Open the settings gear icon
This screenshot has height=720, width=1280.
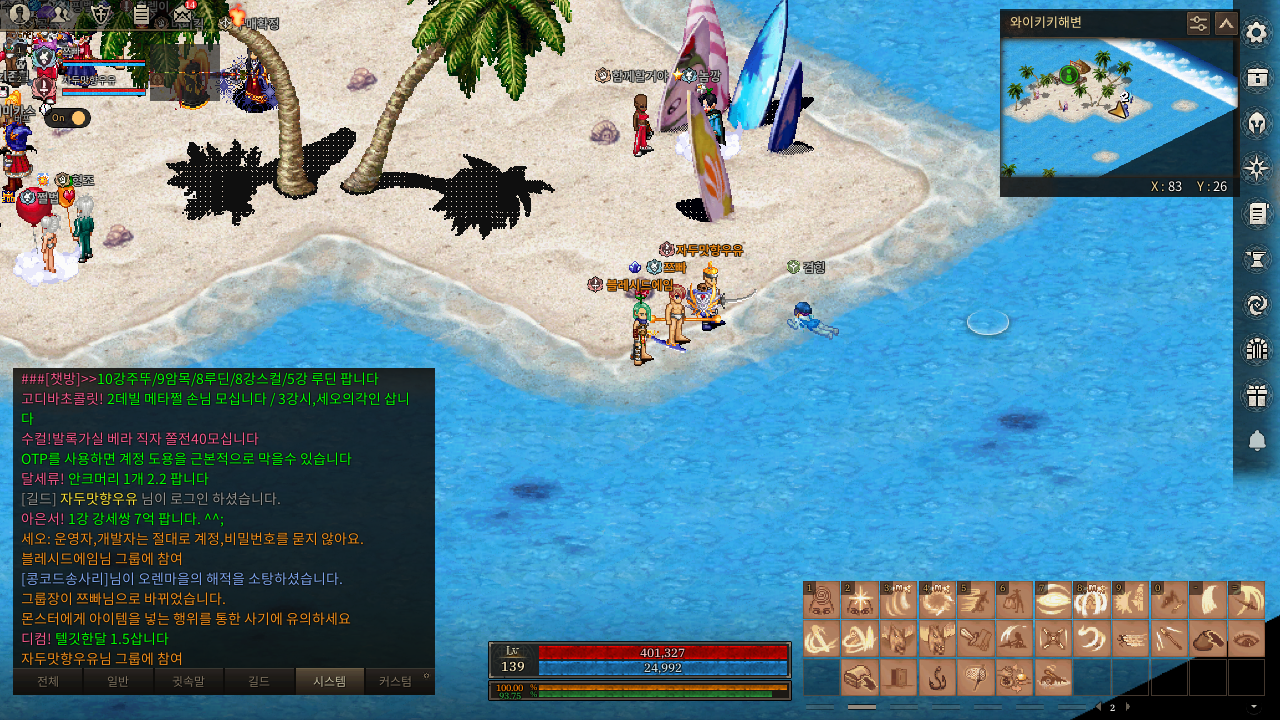coord(1257,33)
